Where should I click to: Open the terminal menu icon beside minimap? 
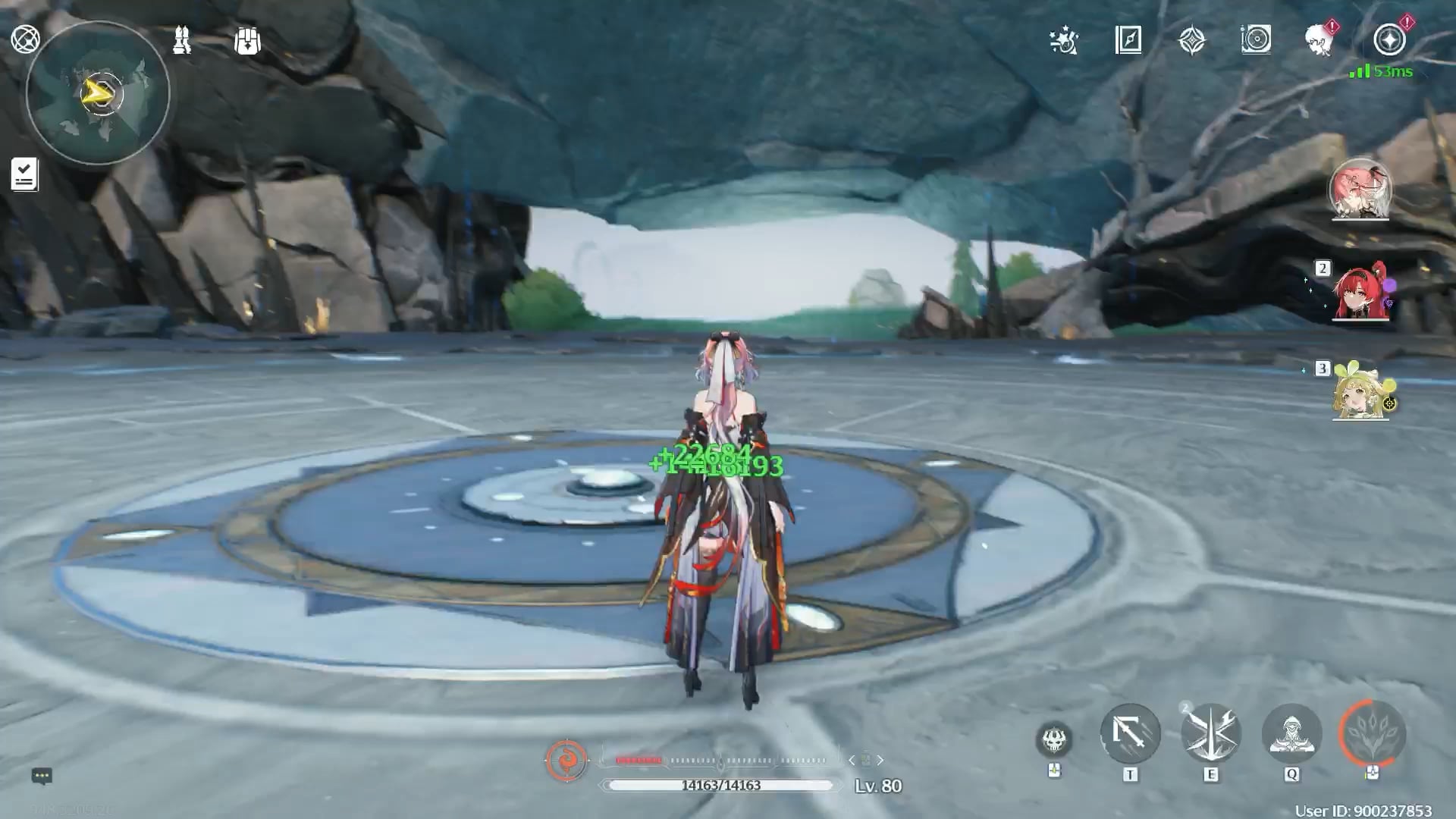(x=25, y=39)
